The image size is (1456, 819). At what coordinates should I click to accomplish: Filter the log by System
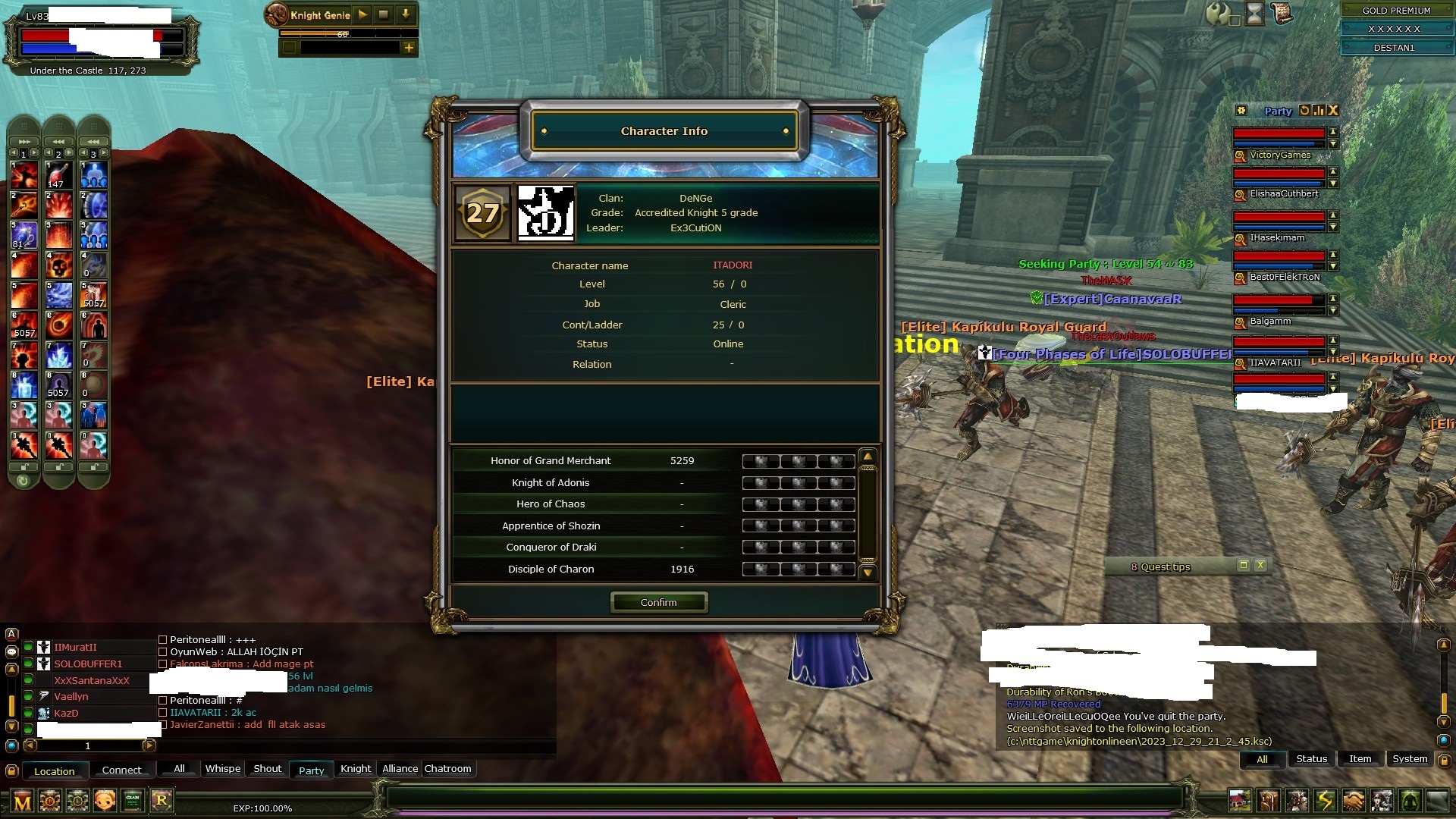1409,758
